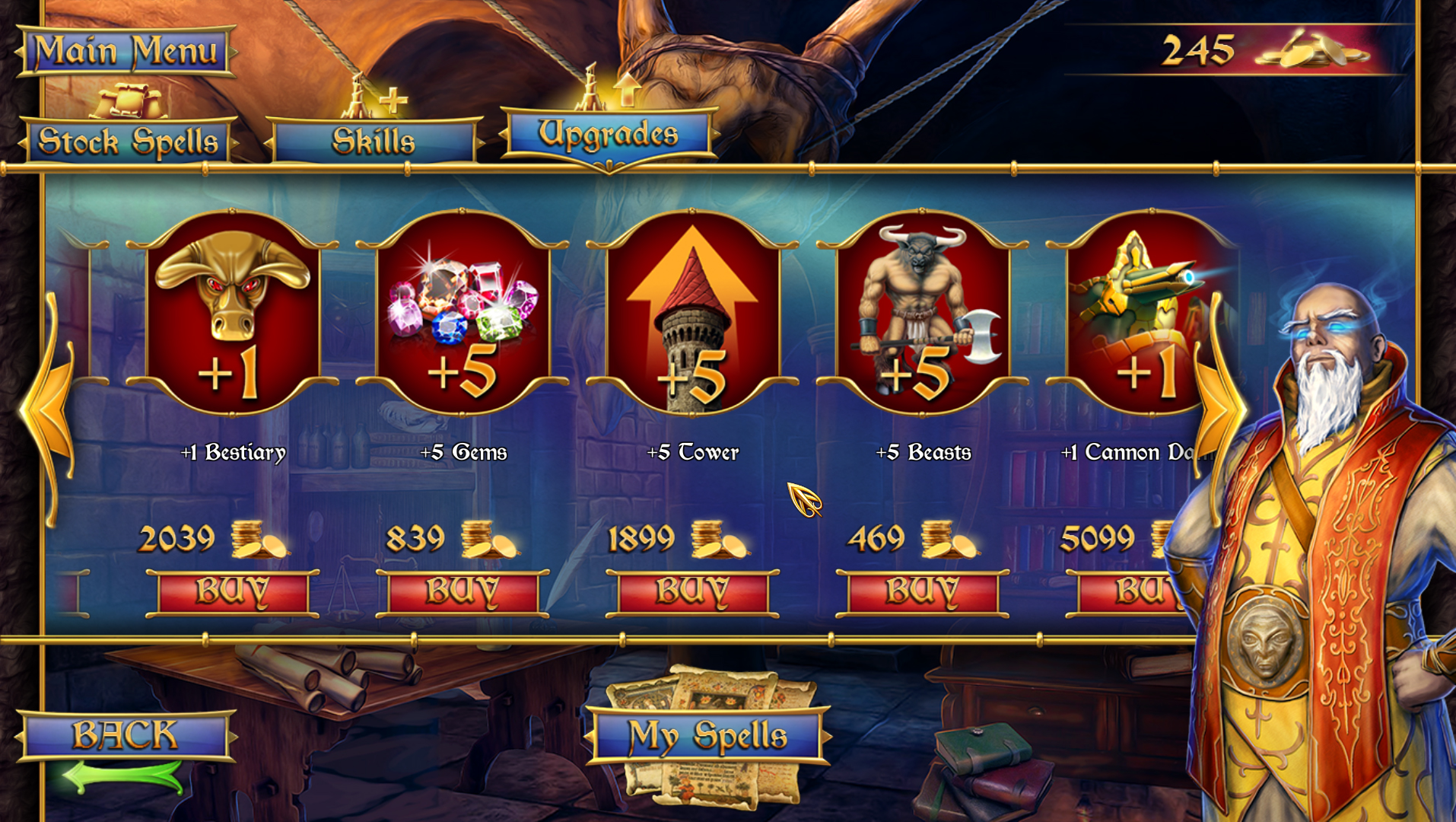Click the right golden scroll arrow
1456x822 pixels.
1217,411
